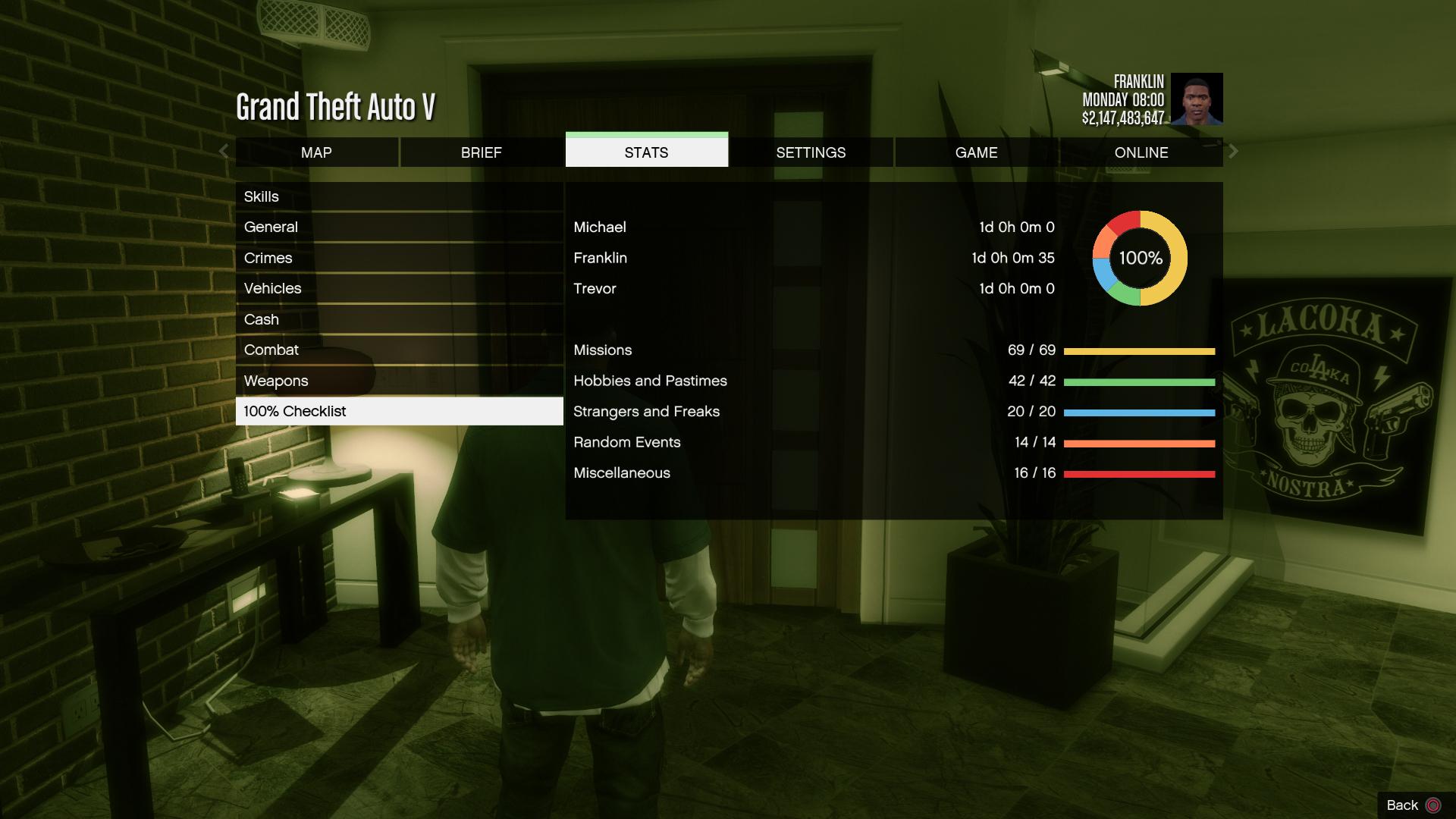
Task: Open the ONLINE tab
Action: click(x=1141, y=152)
